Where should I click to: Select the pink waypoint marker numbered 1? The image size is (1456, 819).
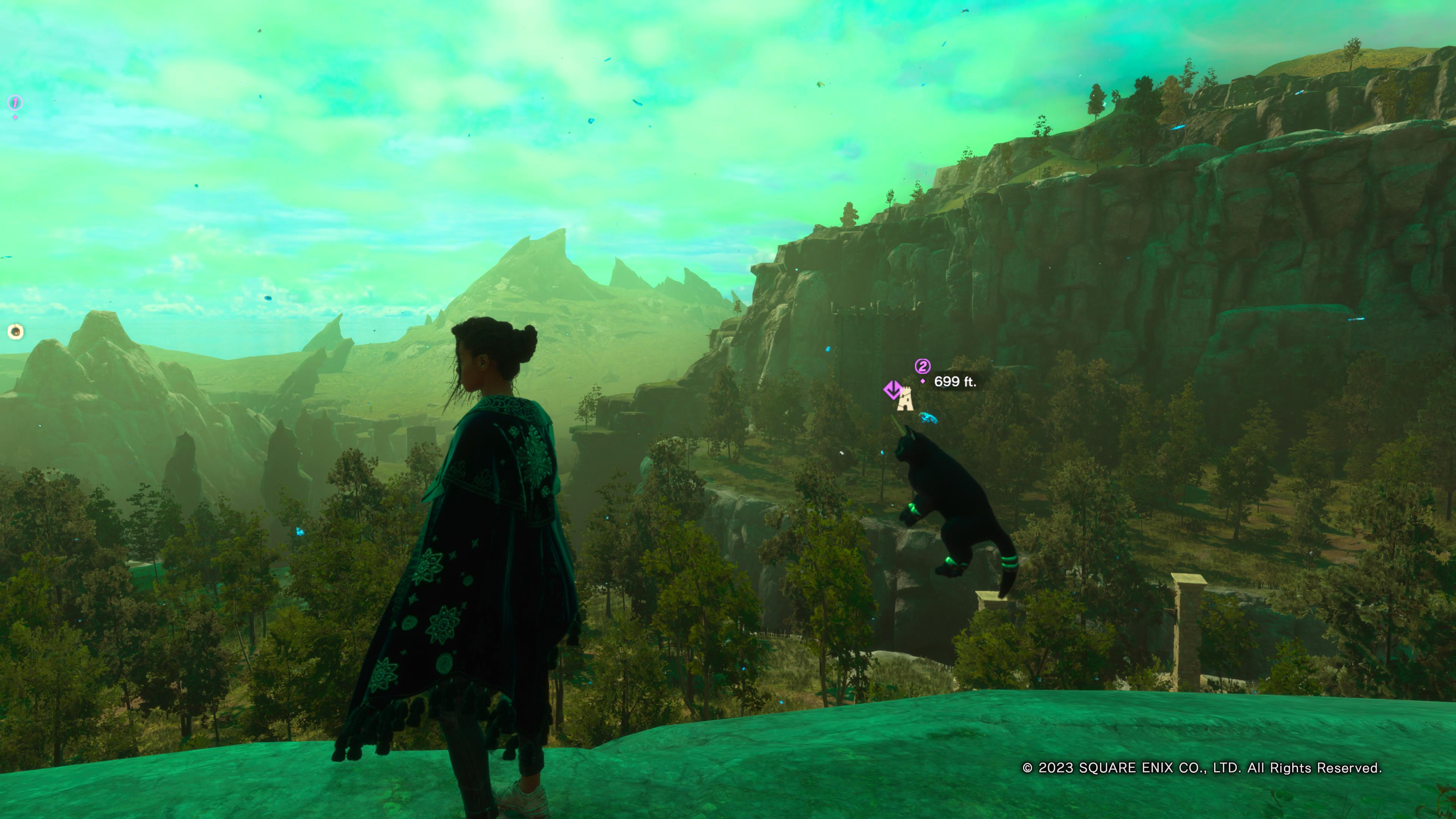pos(15,103)
